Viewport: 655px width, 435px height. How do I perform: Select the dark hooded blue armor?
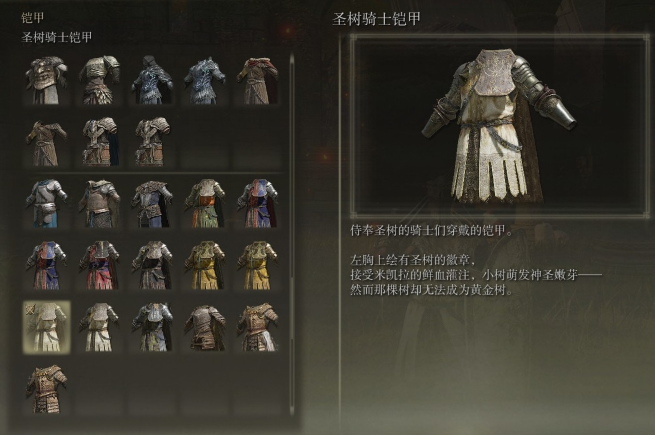click(152, 79)
